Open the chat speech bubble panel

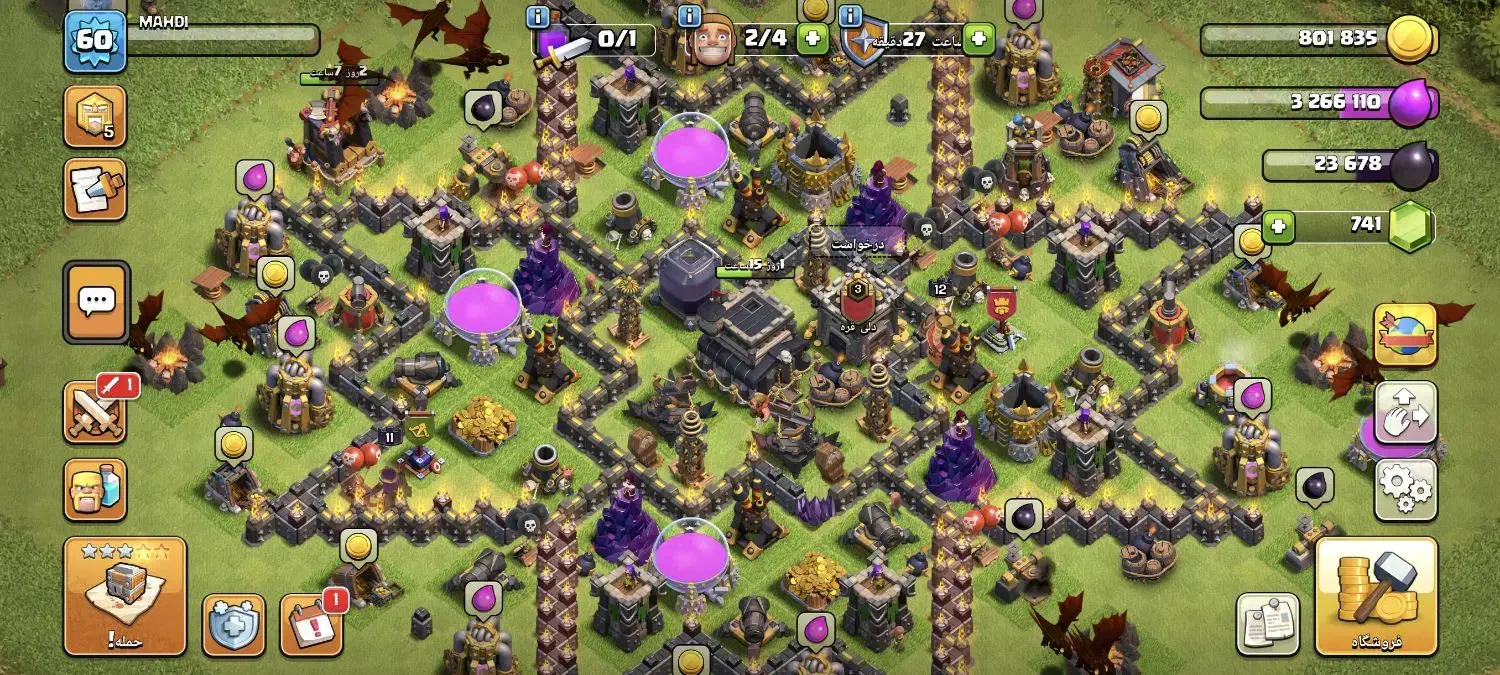tap(96, 301)
